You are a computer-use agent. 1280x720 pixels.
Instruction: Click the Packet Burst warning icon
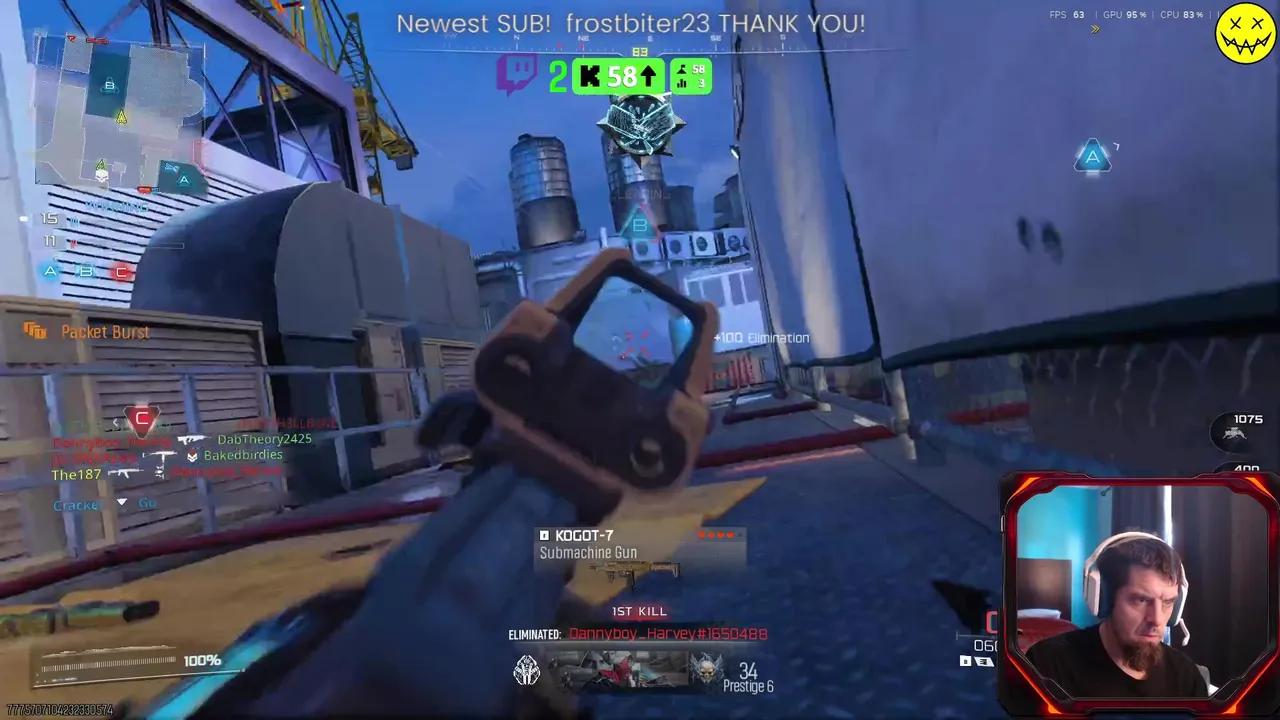37,331
